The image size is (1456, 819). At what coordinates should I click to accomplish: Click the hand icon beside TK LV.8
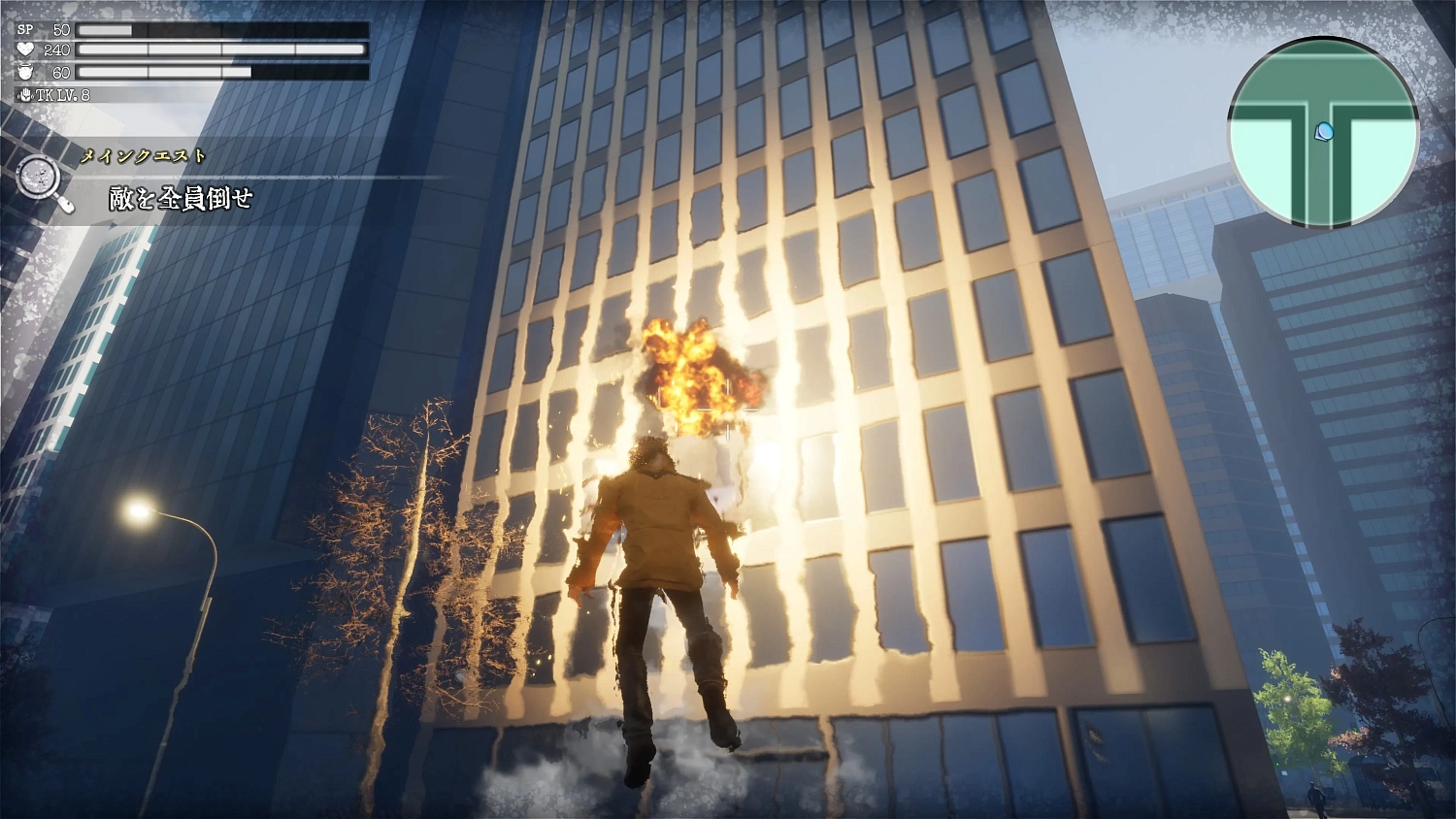24,96
